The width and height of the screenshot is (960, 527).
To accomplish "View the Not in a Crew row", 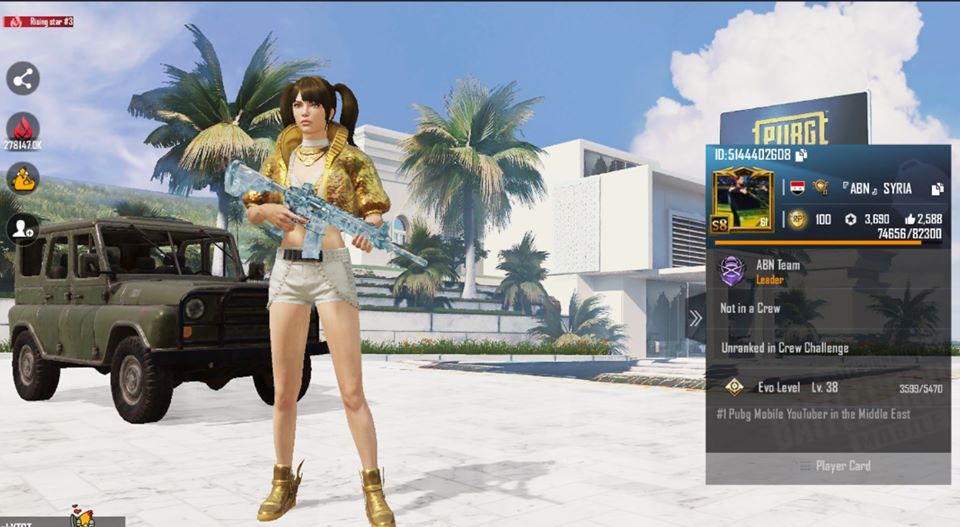I will pyautogui.click(x=750, y=309).
